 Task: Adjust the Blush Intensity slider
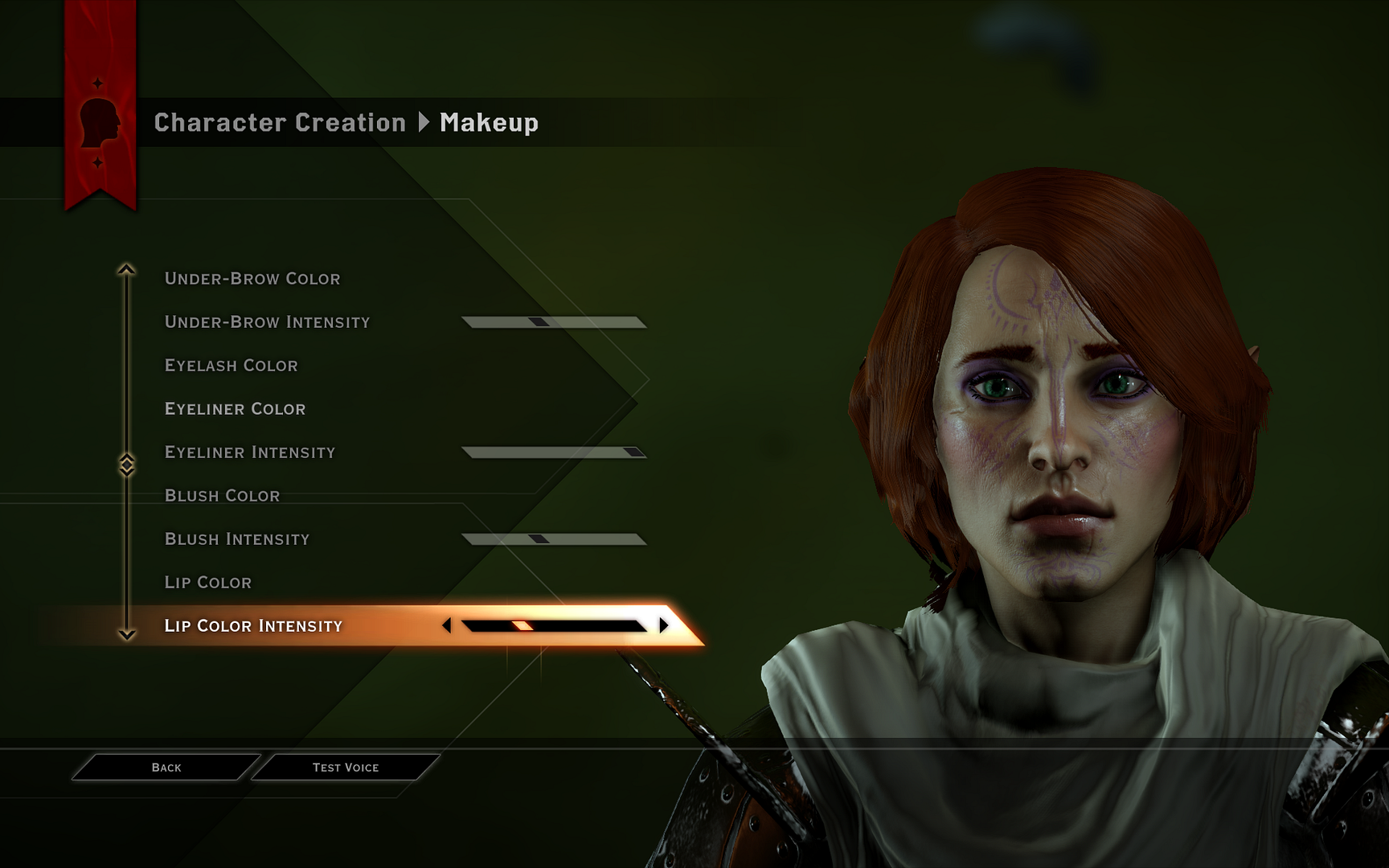555,537
